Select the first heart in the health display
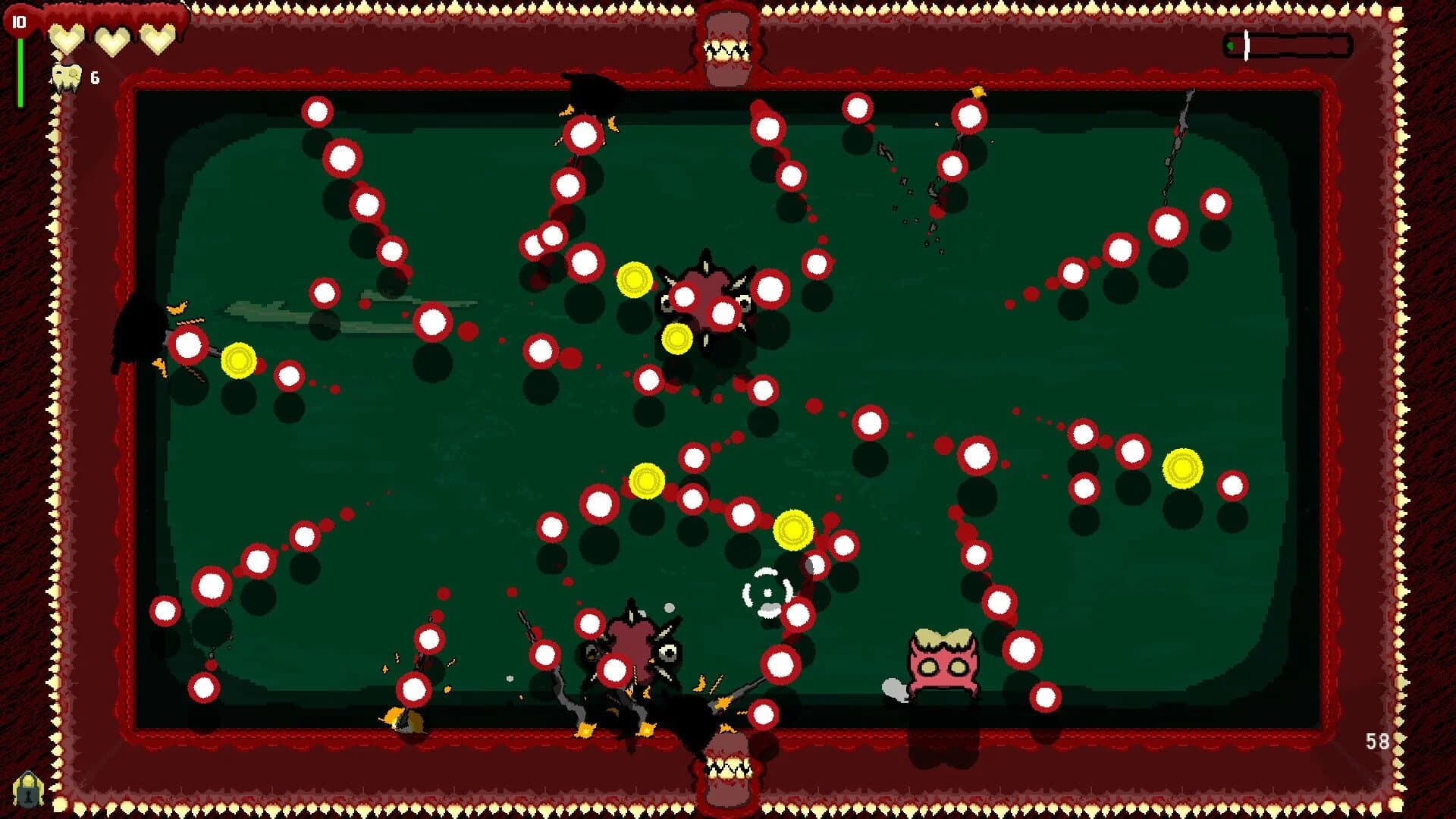Image resolution: width=1456 pixels, height=819 pixels. 67,40
